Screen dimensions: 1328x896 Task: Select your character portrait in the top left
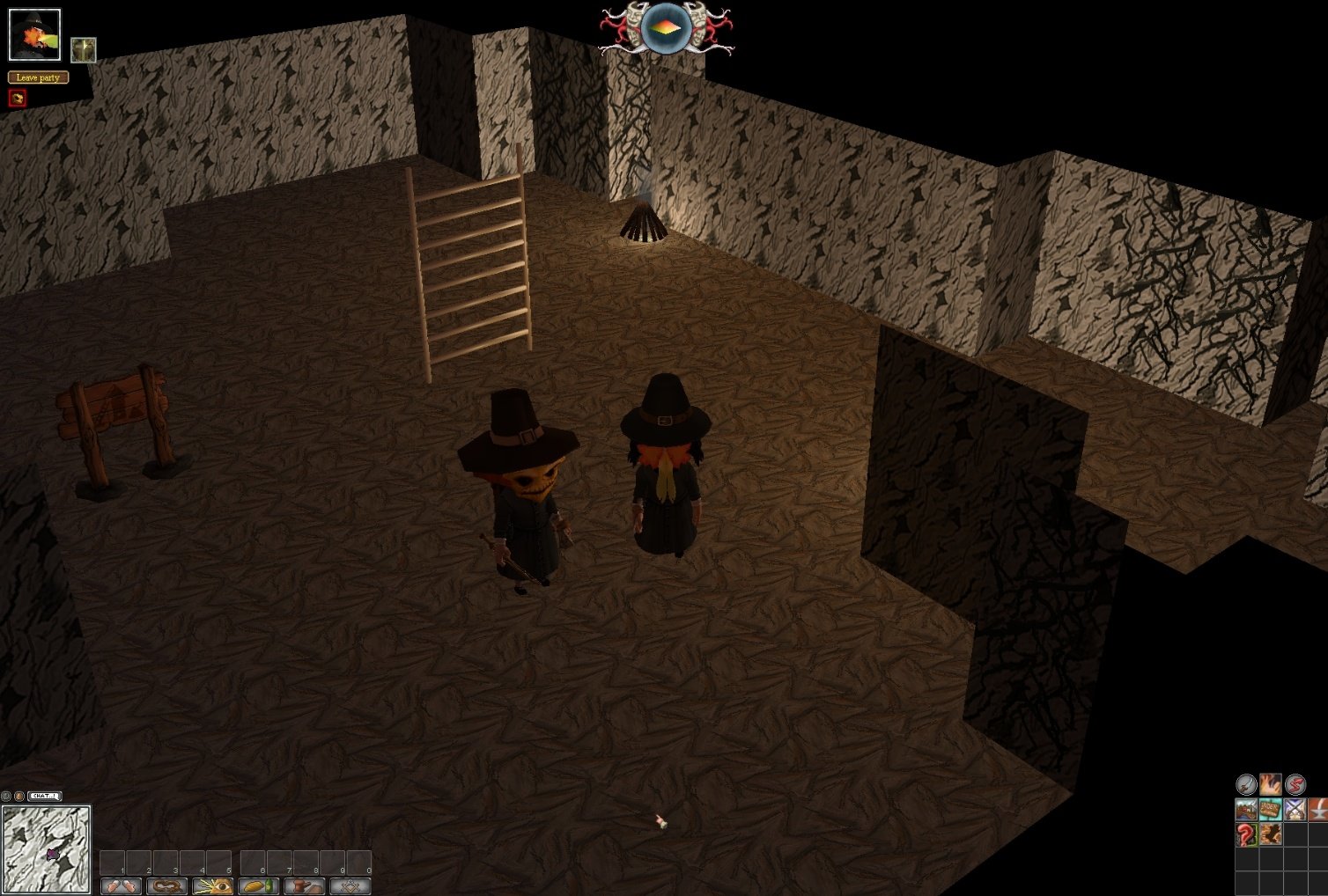pos(35,35)
